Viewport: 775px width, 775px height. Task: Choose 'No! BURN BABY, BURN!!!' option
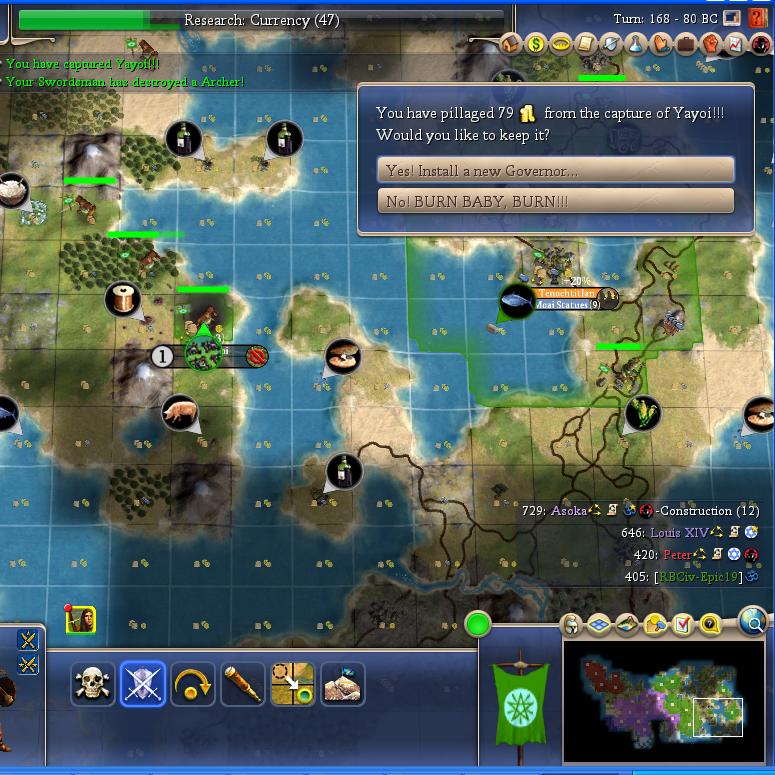coord(555,201)
